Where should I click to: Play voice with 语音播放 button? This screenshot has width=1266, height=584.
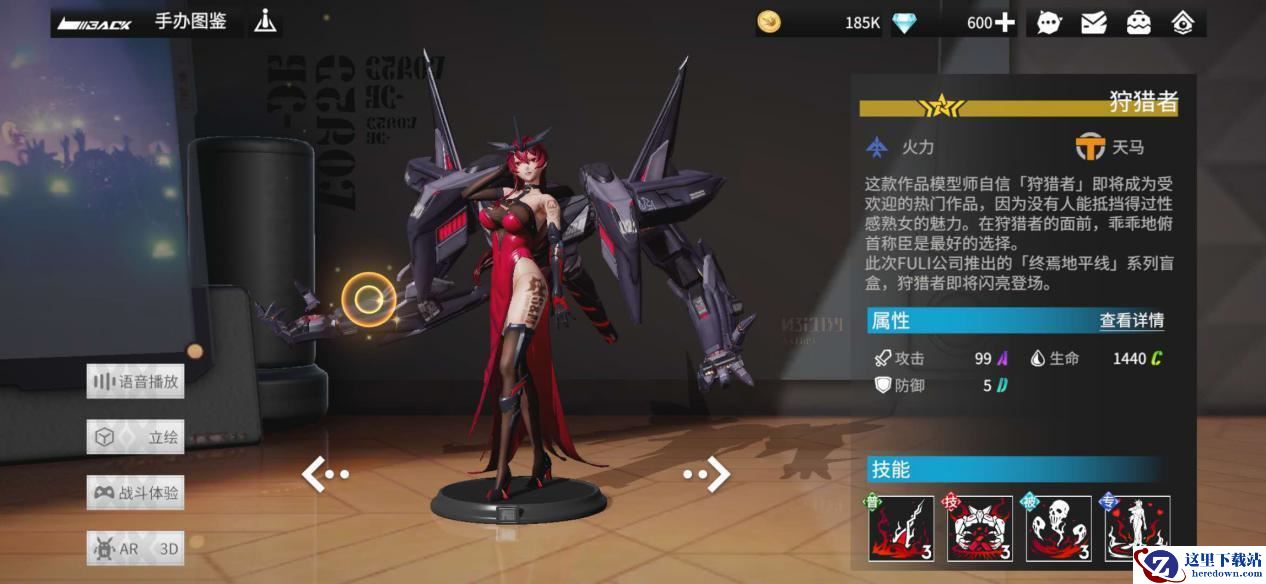pos(135,381)
